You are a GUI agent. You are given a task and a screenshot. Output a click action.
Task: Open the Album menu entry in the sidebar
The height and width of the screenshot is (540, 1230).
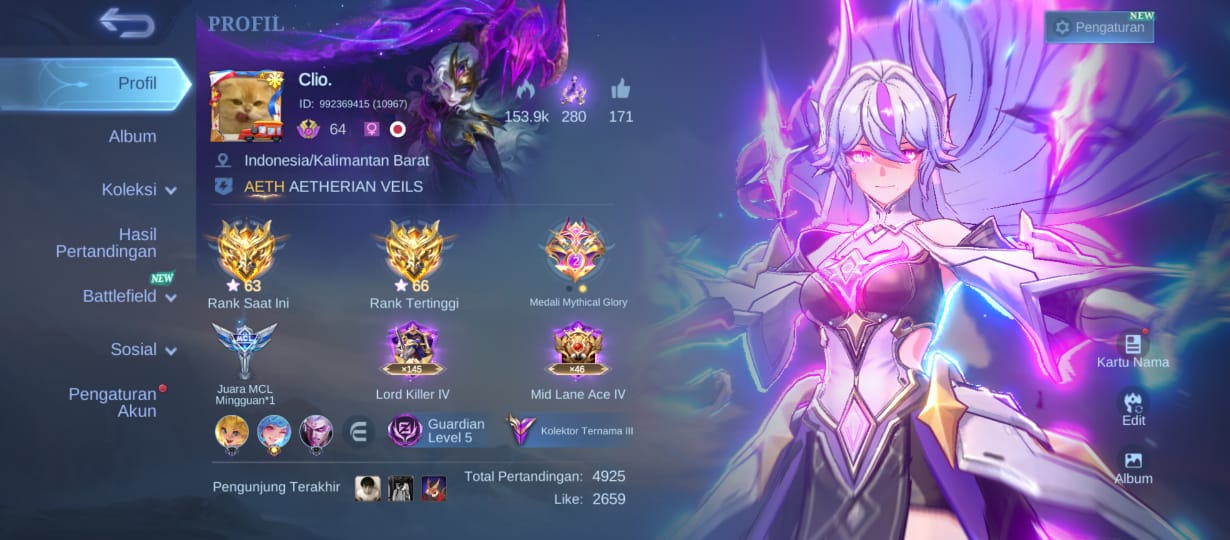132,136
